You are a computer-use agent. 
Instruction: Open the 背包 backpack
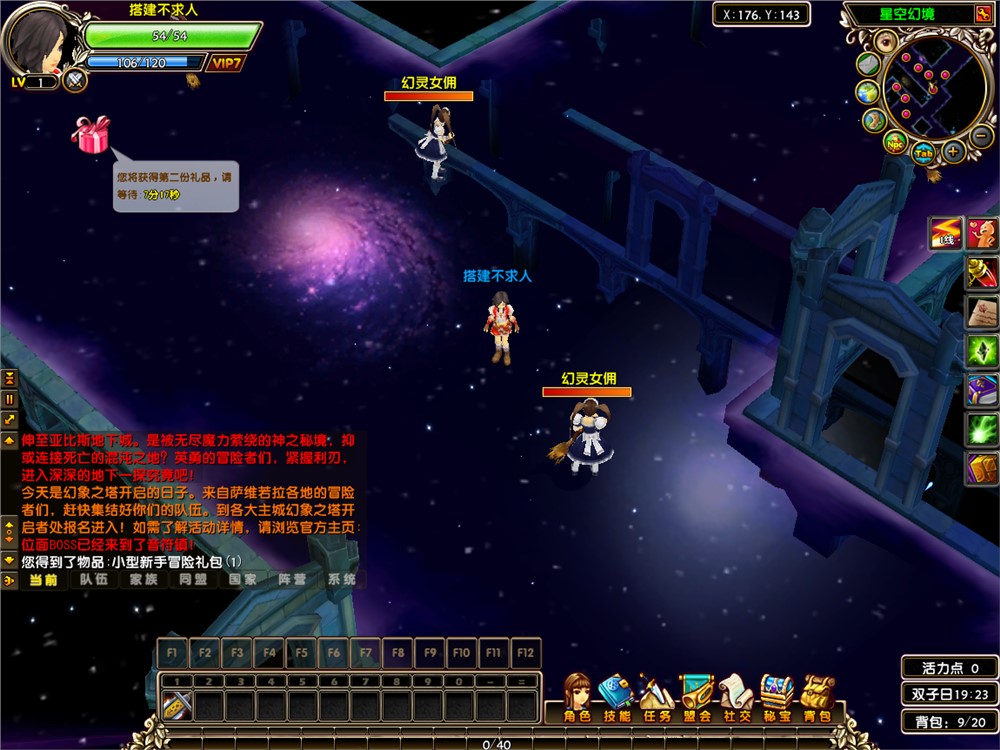pyautogui.click(x=818, y=697)
